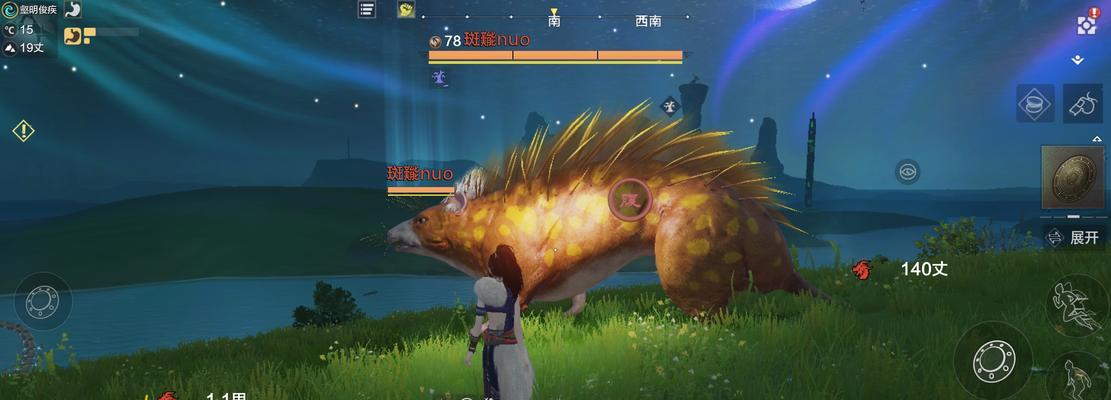
Task: Toggle the eye view icon
Action: 907,172
